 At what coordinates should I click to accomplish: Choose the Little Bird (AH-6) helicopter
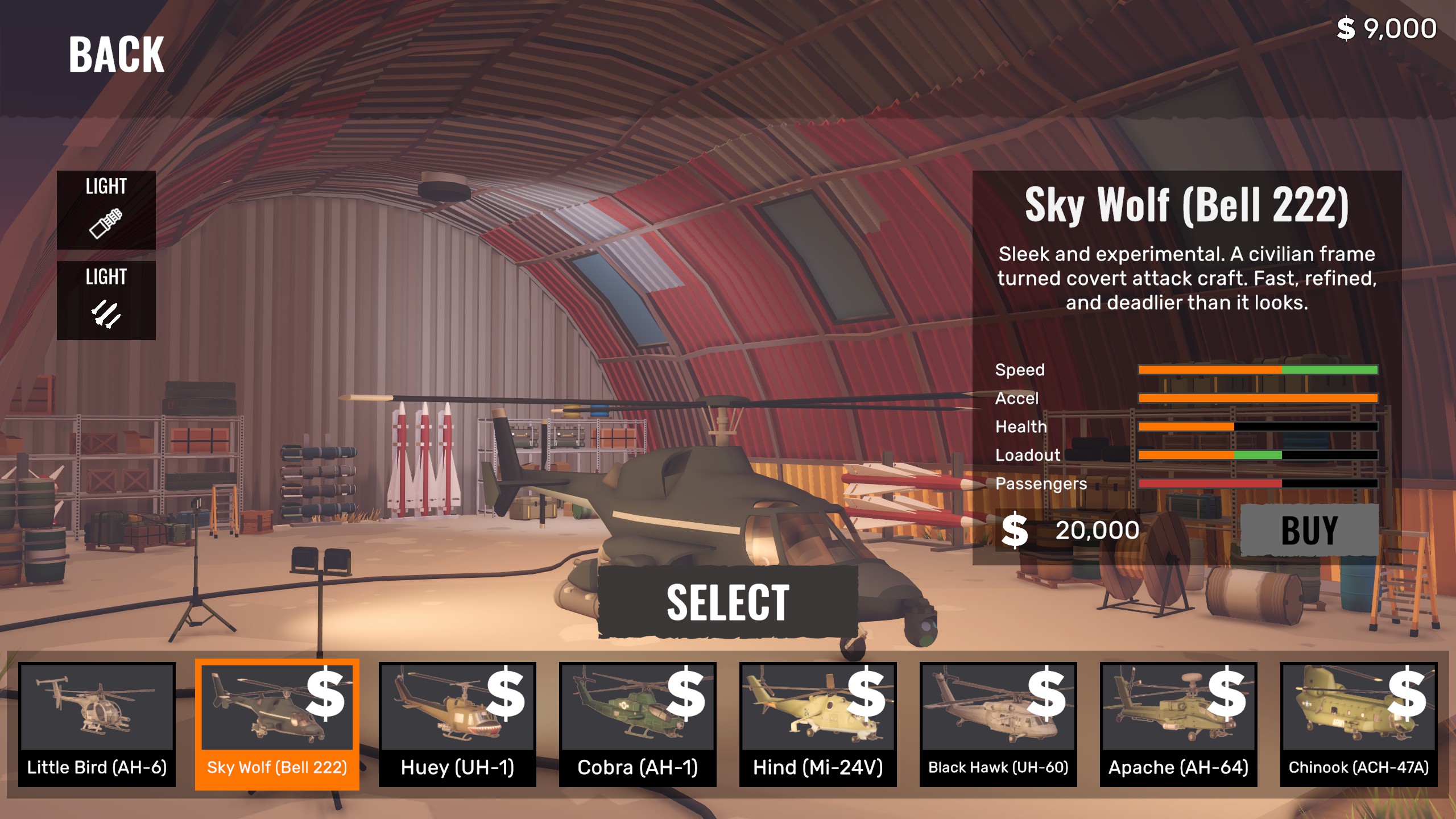coord(97,724)
